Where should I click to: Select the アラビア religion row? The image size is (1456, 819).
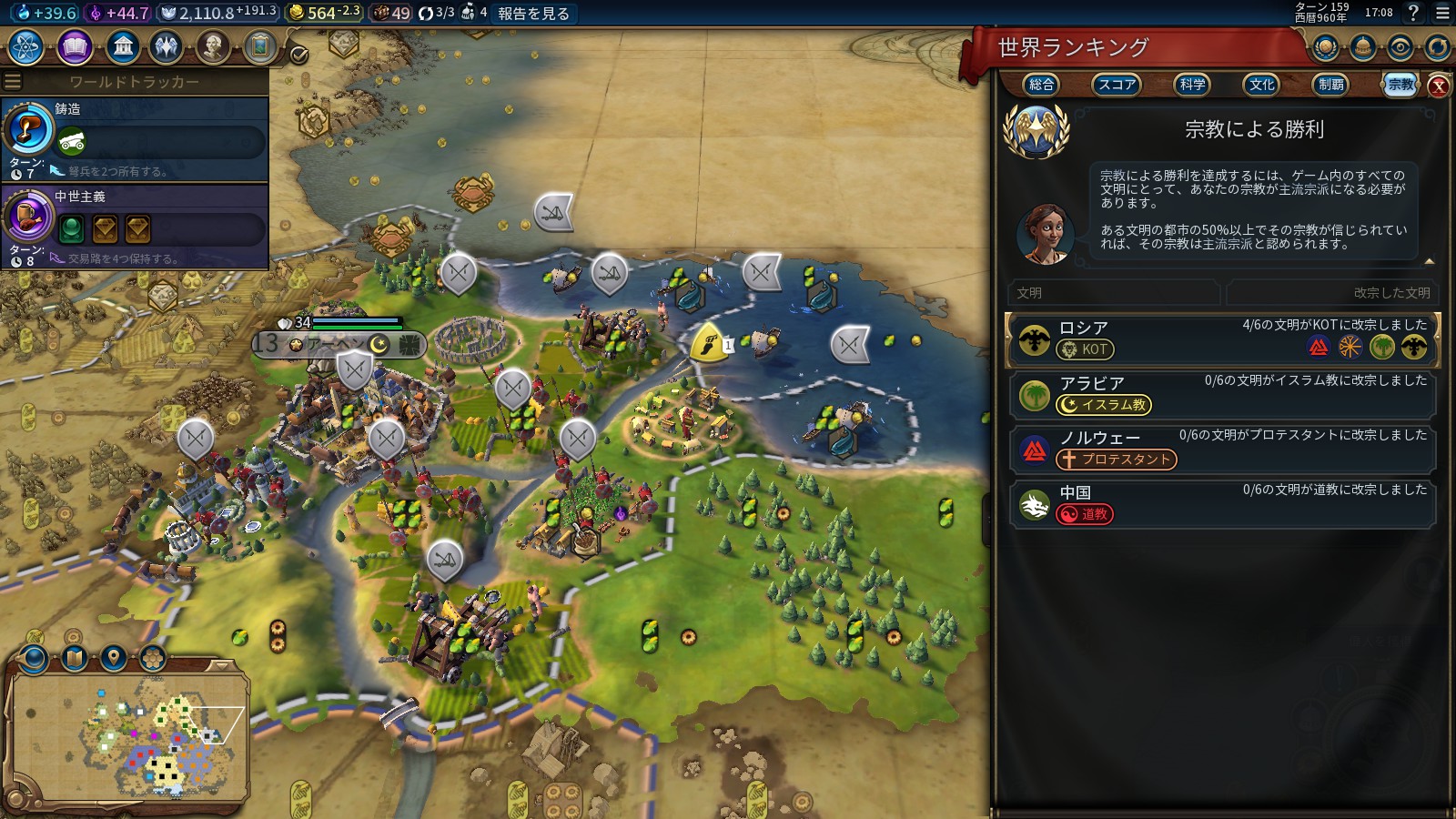(1220, 394)
